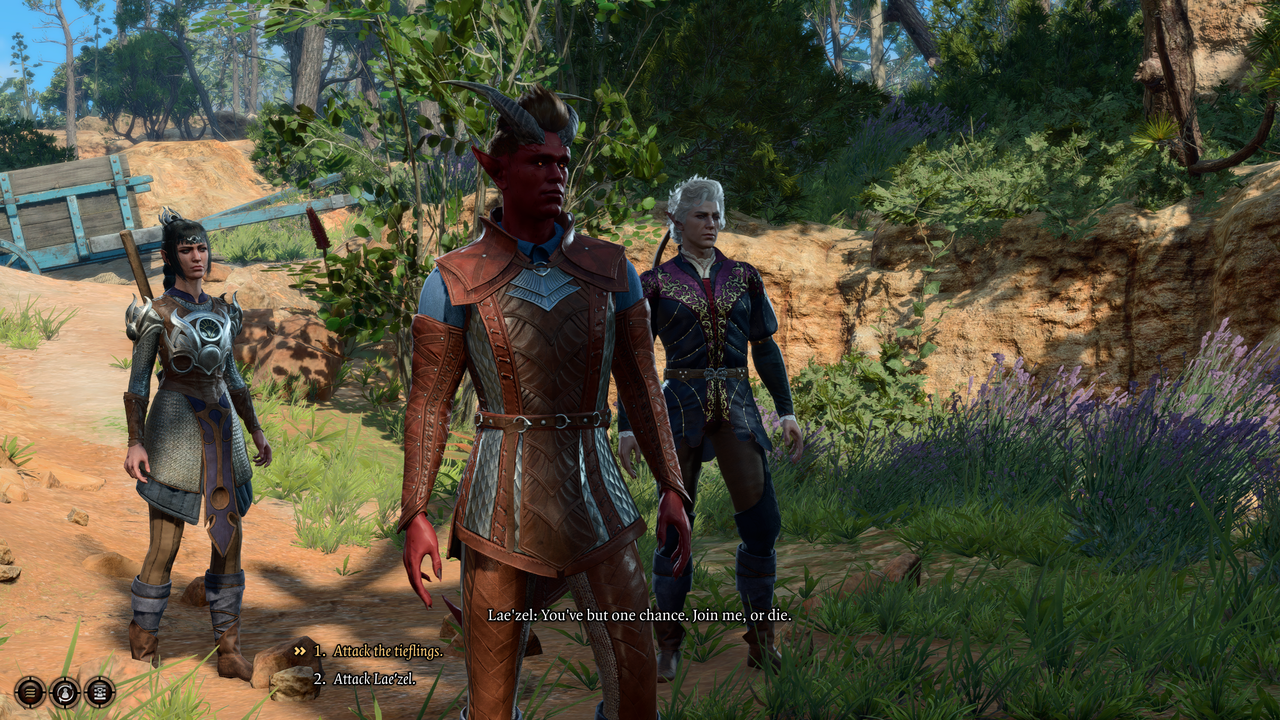Choose "Attack the tieflings." dialogue option
1280x720 pixels.
click(x=387, y=651)
